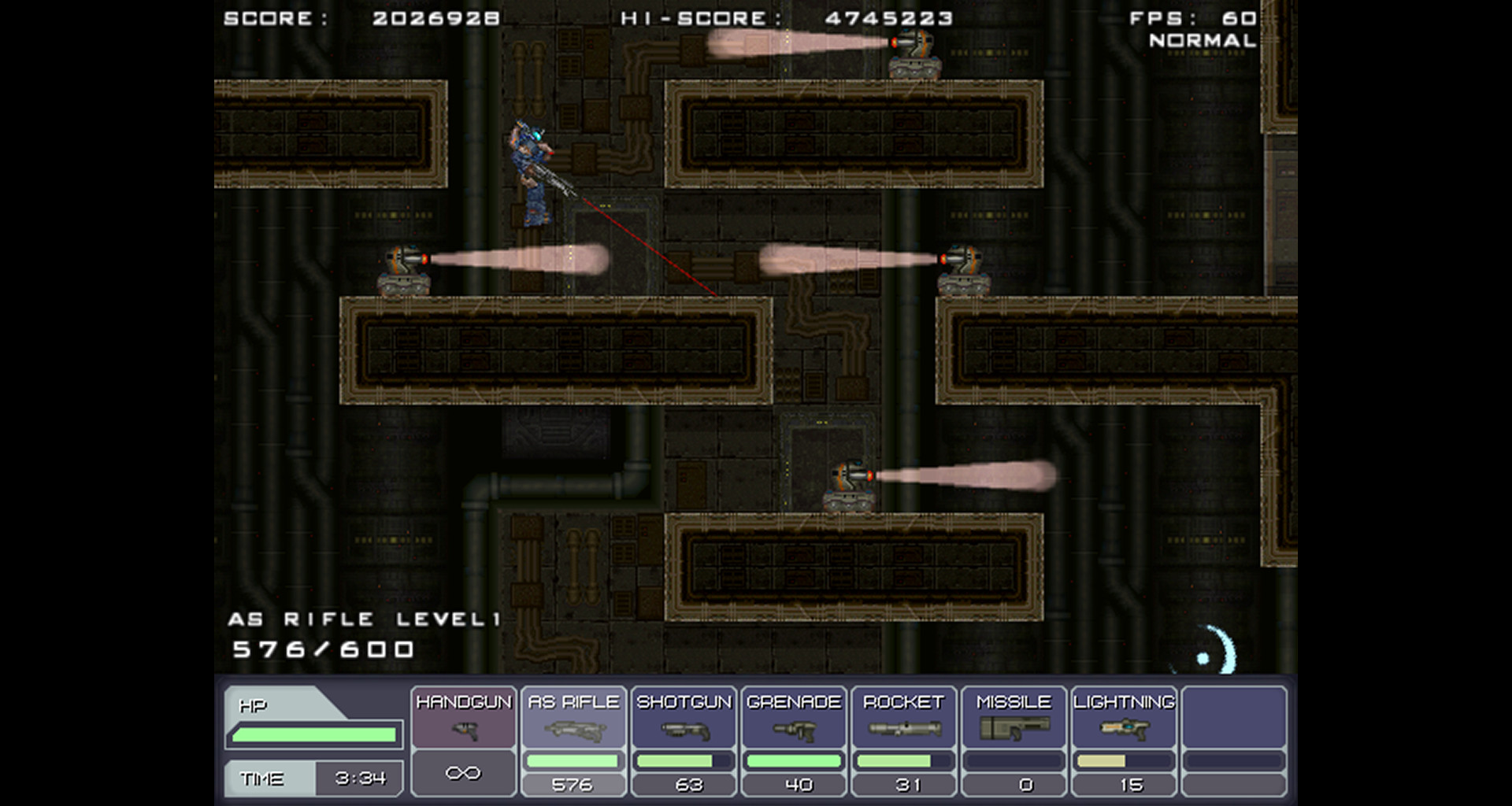Click the infinity ammo symbol under Handgun
The image size is (1512, 806).
[463, 773]
